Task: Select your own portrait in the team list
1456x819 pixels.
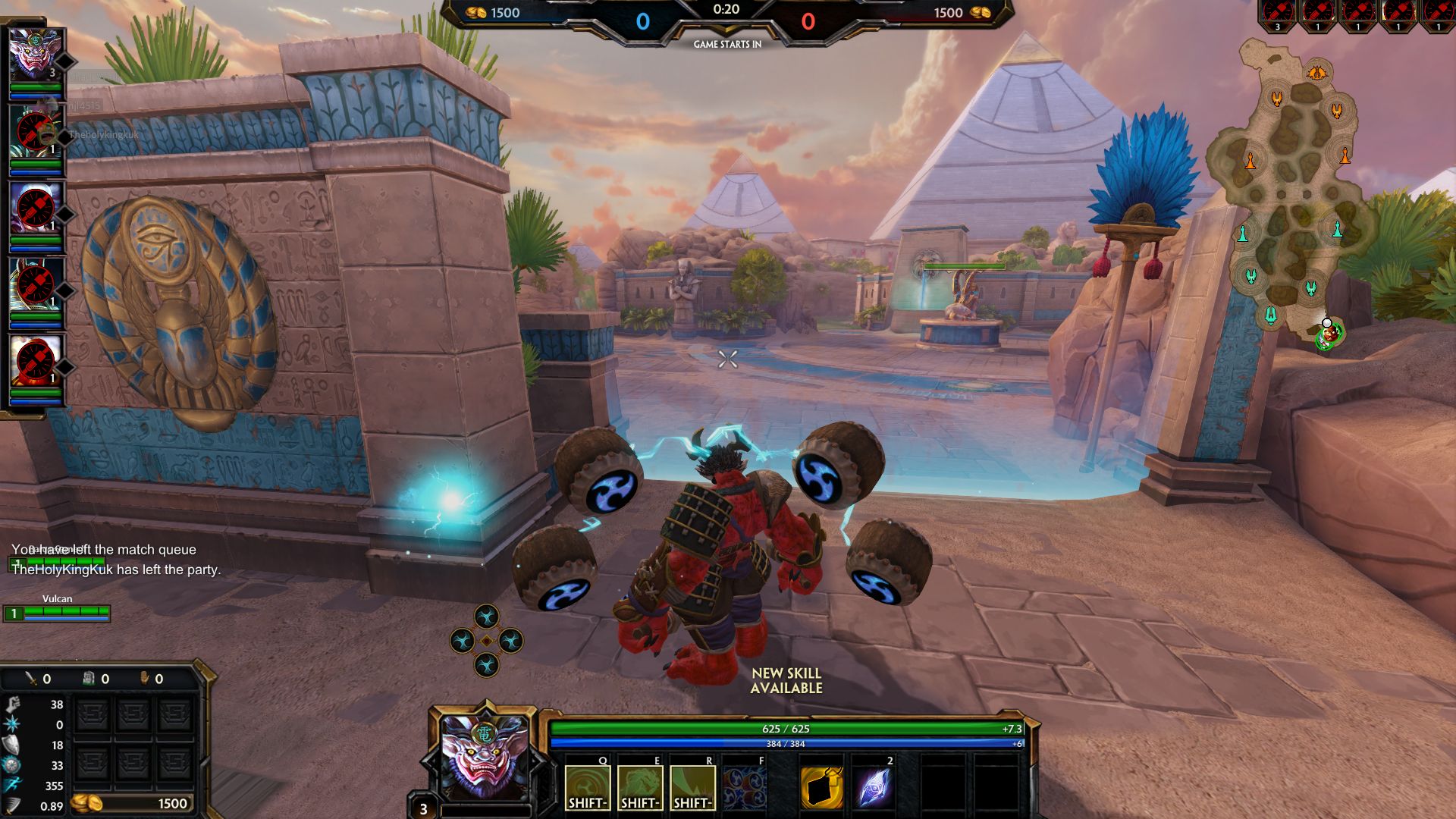Action: click(x=34, y=55)
